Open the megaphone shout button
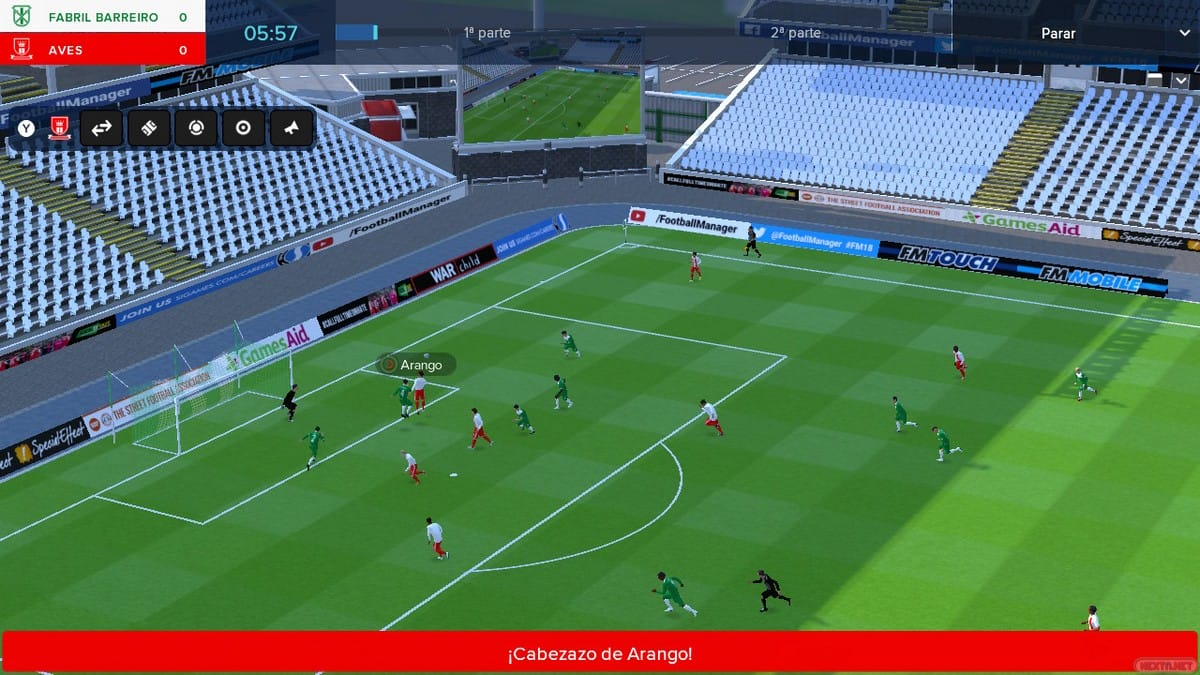This screenshot has height=675, width=1200. tap(291, 128)
